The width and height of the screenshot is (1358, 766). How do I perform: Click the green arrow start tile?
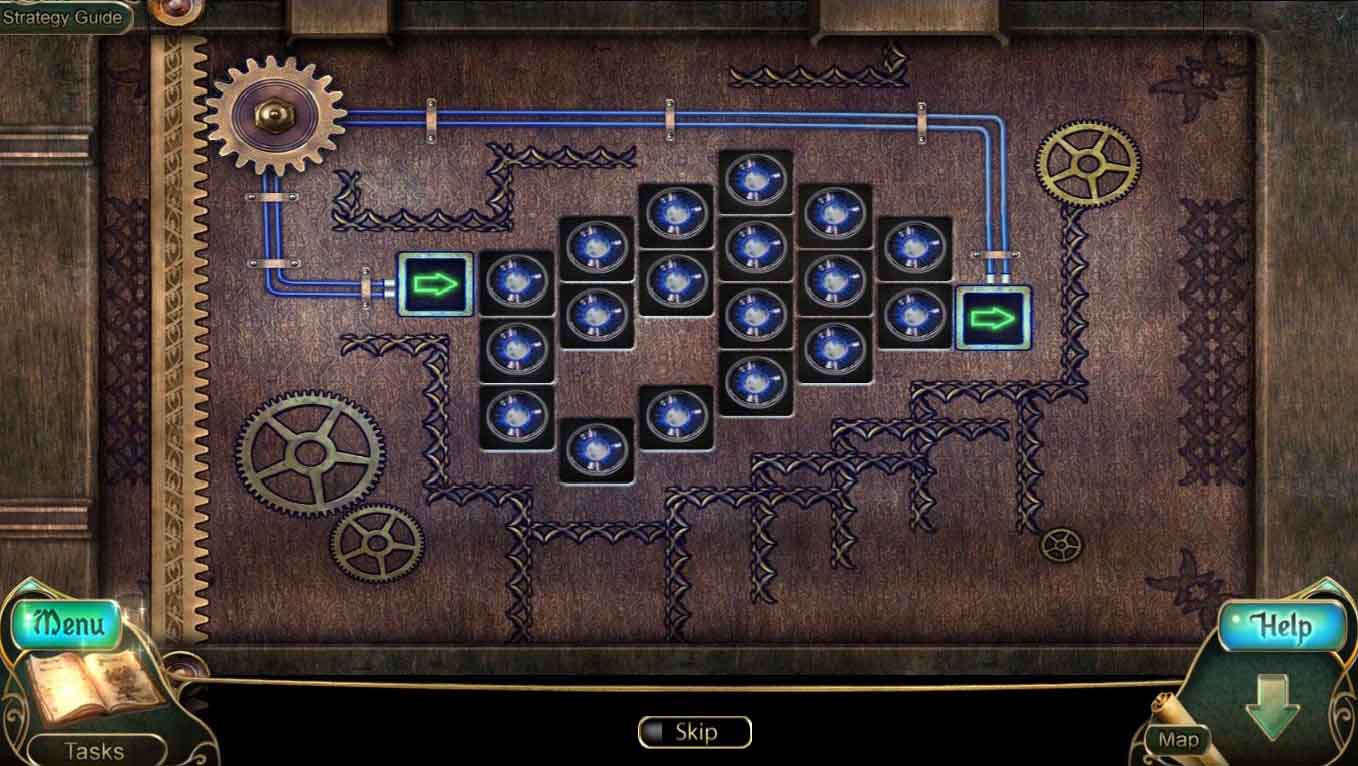click(x=437, y=285)
